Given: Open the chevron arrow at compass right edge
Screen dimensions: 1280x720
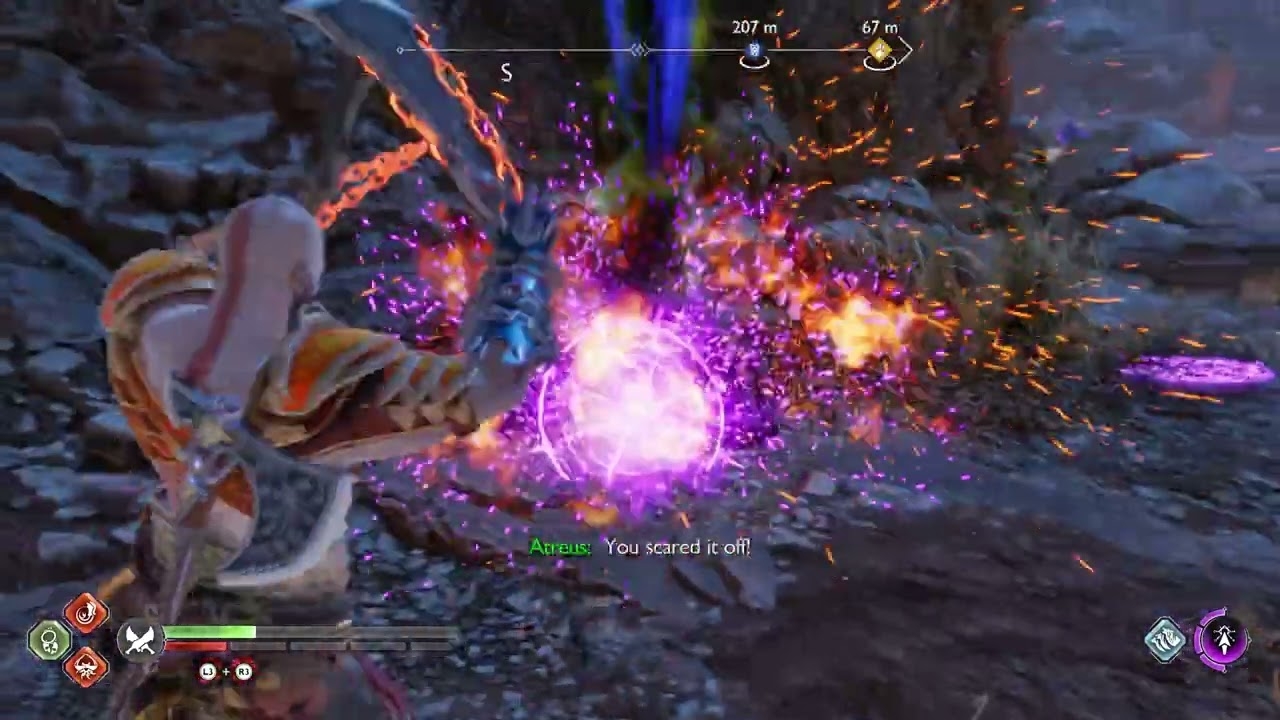Looking at the screenshot, I should (x=907, y=49).
